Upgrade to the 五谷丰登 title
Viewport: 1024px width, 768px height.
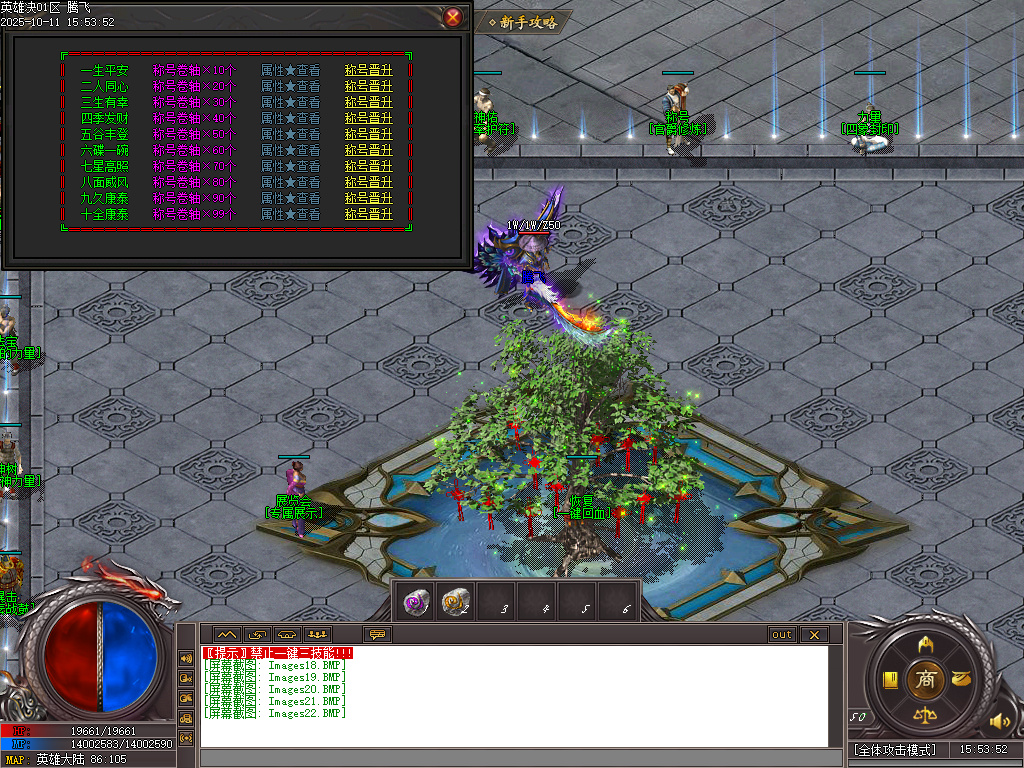(369, 134)
